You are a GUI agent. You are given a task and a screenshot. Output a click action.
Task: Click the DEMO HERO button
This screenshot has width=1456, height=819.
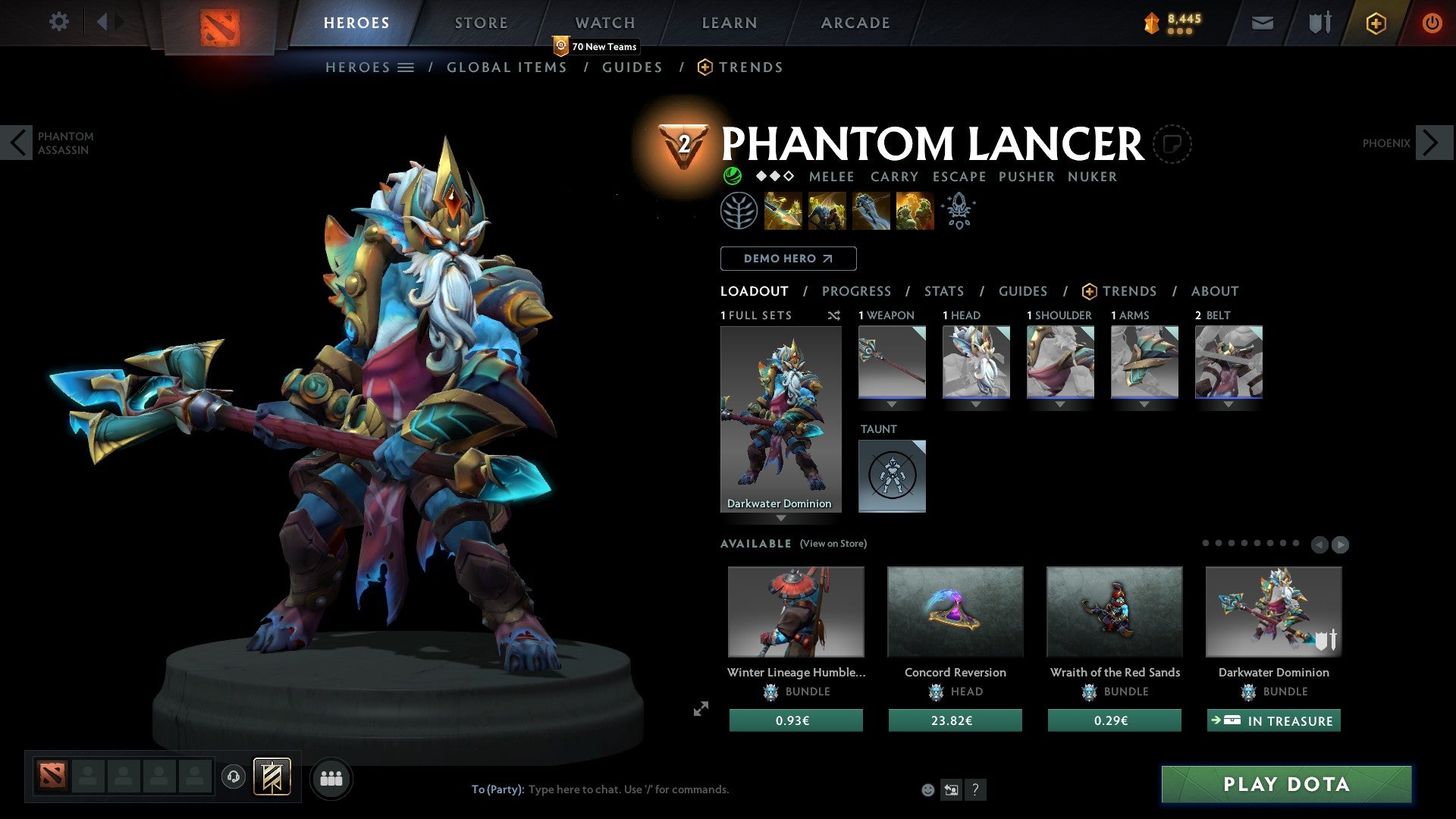point(788,258)
